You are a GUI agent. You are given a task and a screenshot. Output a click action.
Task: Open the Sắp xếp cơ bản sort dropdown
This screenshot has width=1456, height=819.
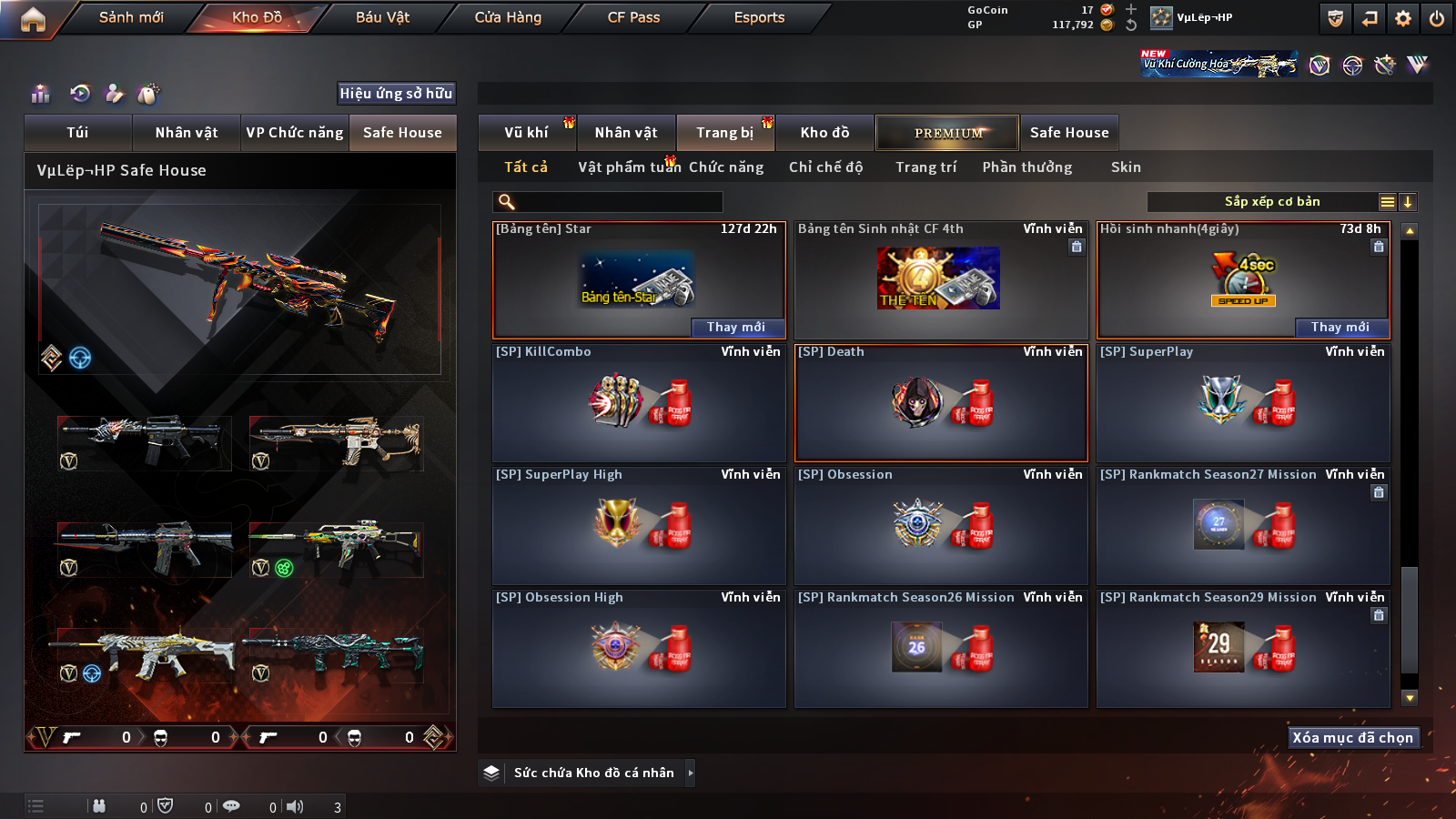[x=1271, y=202]
